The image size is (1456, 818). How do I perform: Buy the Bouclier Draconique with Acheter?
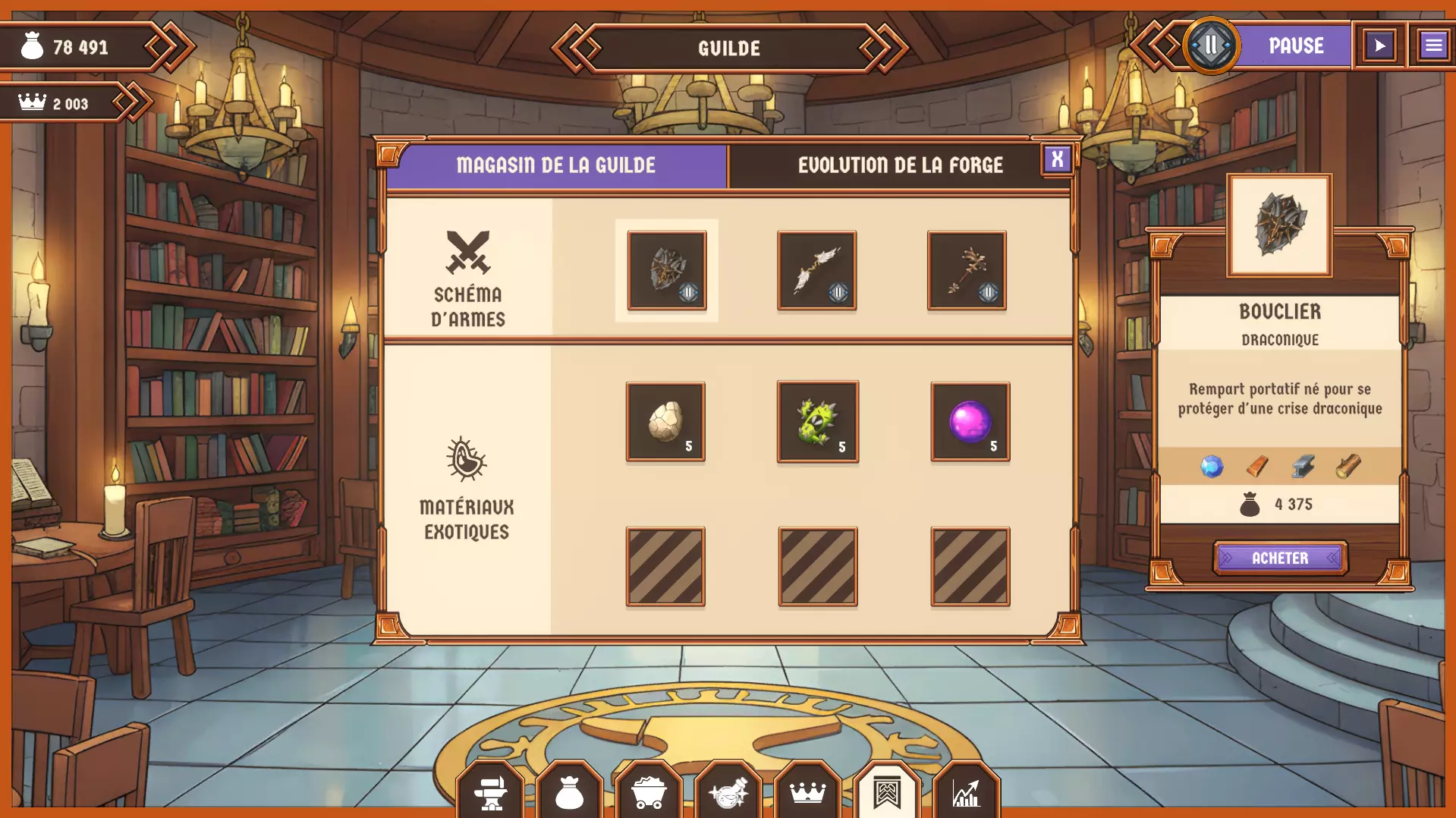(1280, 558)
